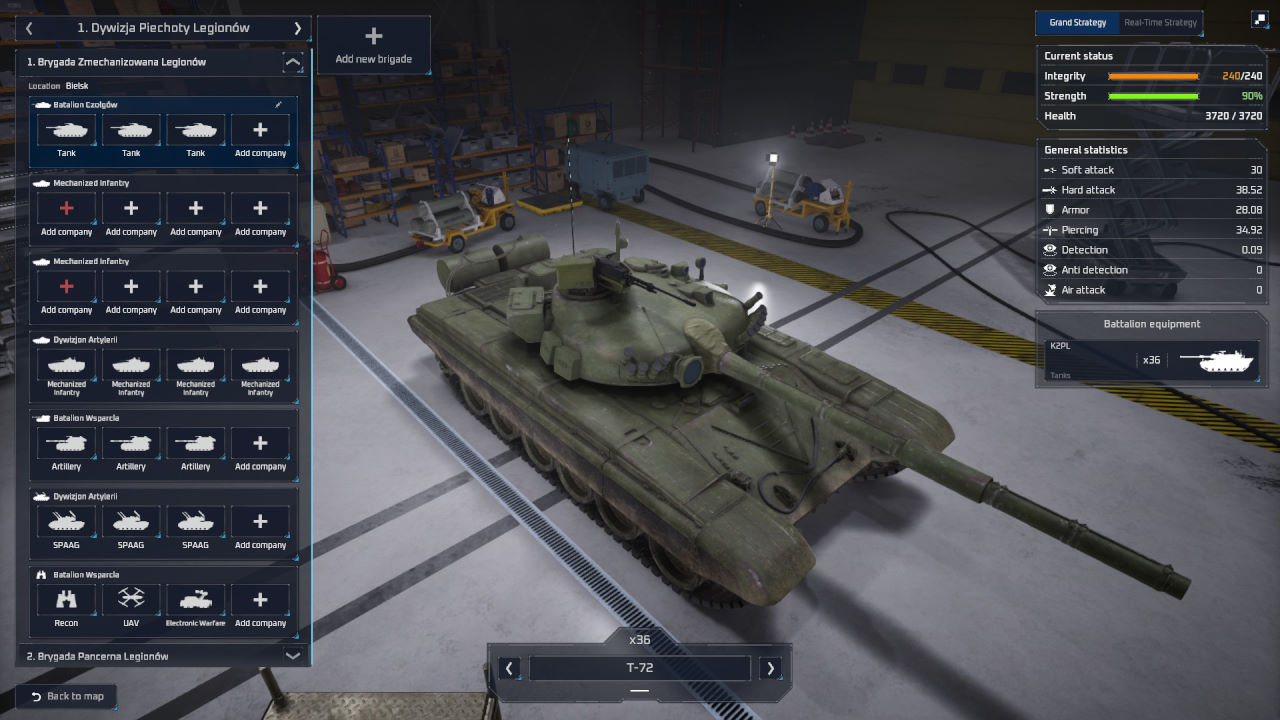Screen dimensions: 1280x720
Task: Switch to the Real-Time Strategy tab
Action: pyautogui.click(x=1159, y=22)
